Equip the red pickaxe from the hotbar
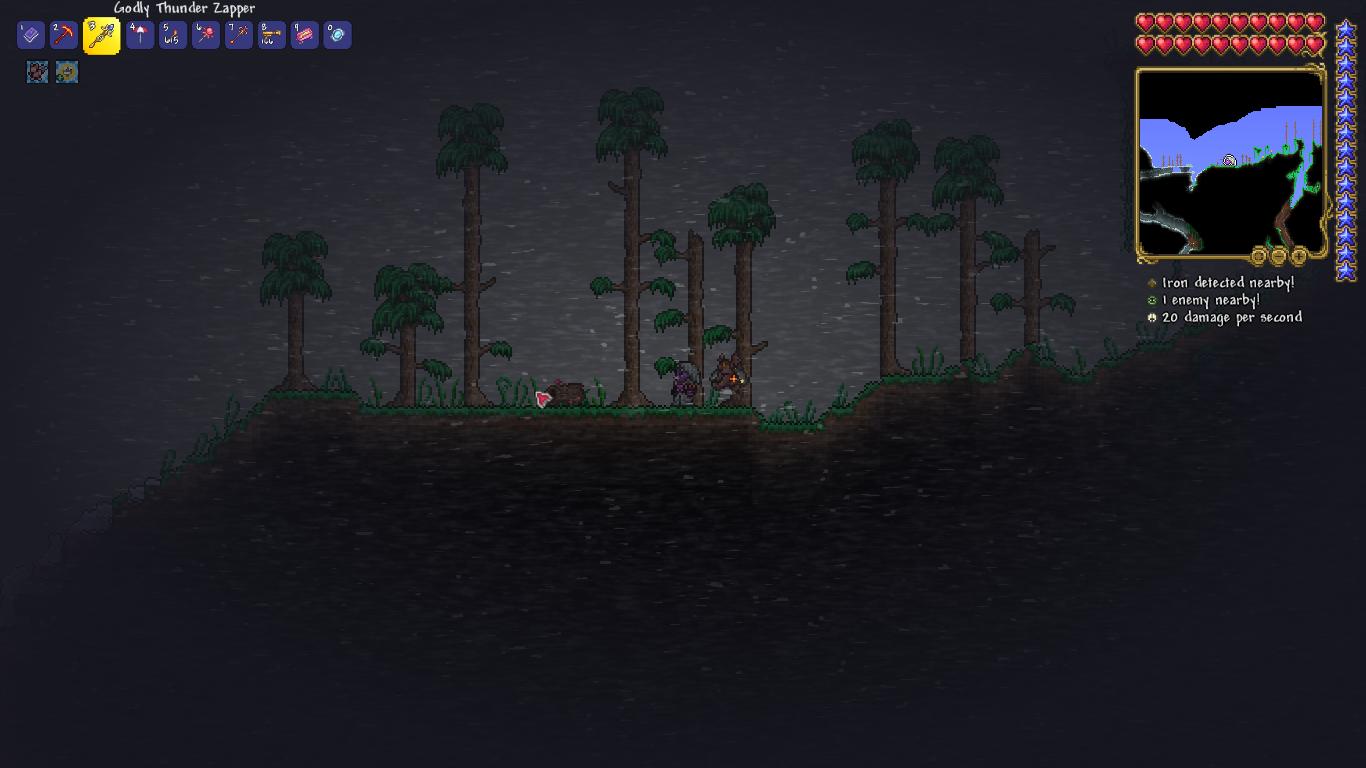The image size is (1366, 768). pyautogui.click(x=64, y=36)
